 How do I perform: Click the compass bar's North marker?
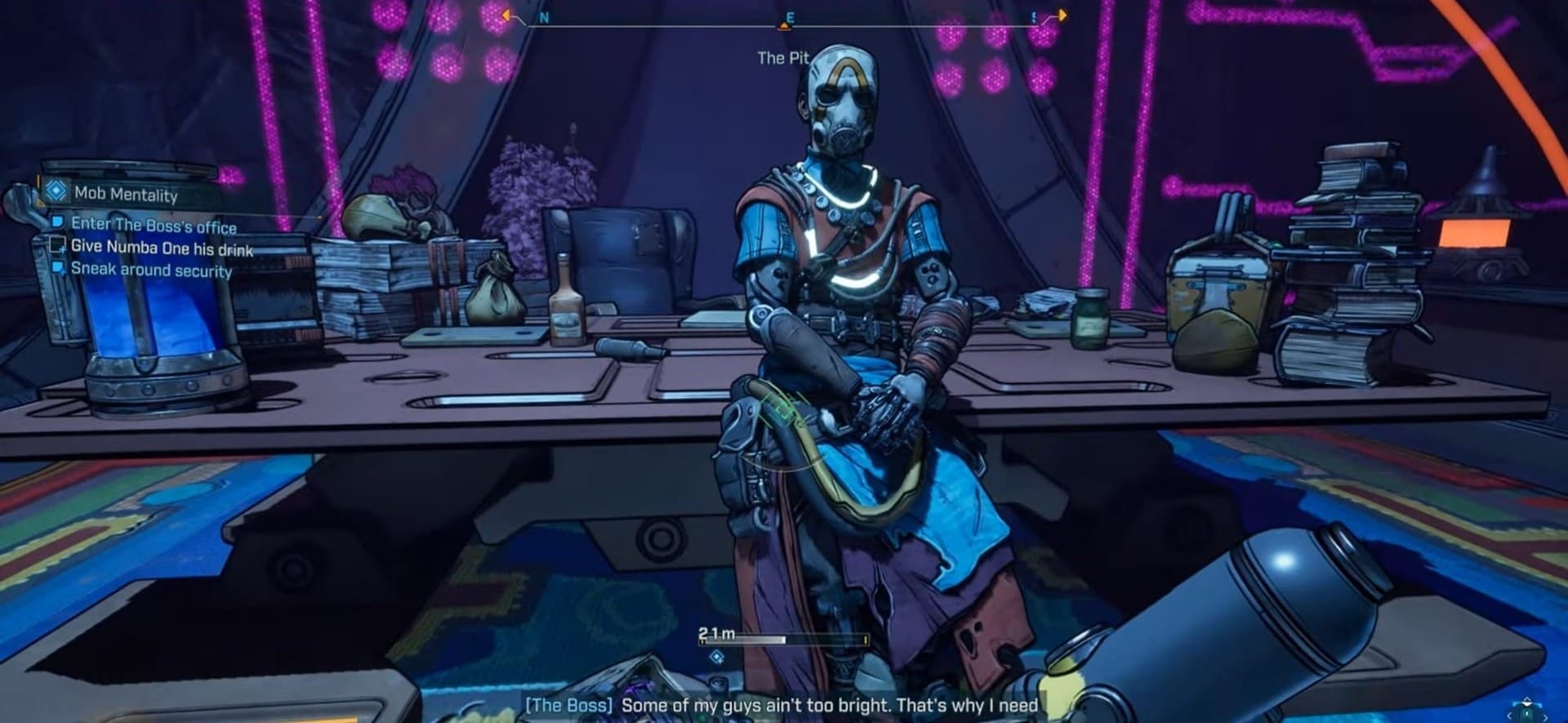point(545,17)
